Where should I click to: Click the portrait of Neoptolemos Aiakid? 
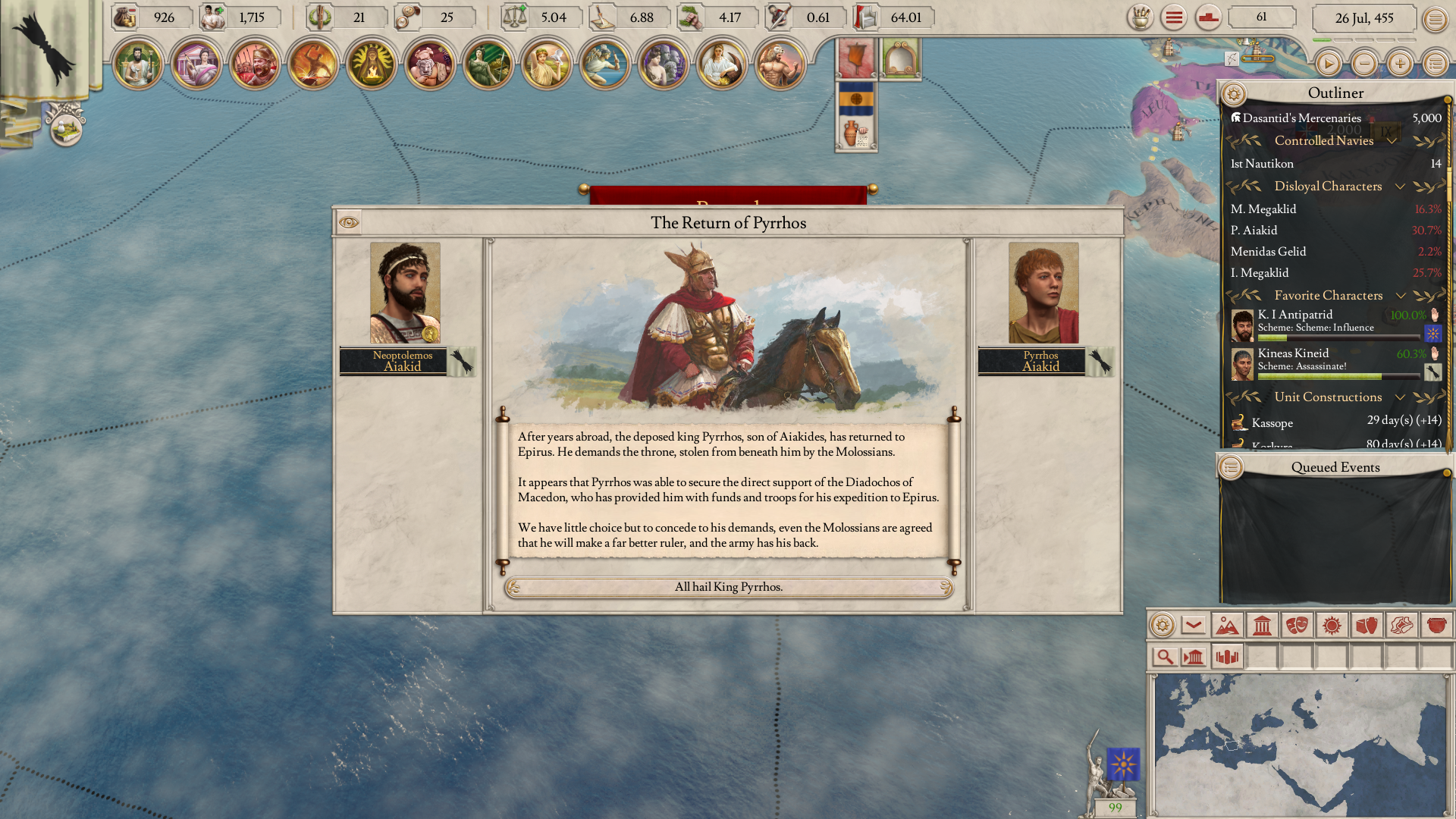pyautogui.click(x=404, y=292)
